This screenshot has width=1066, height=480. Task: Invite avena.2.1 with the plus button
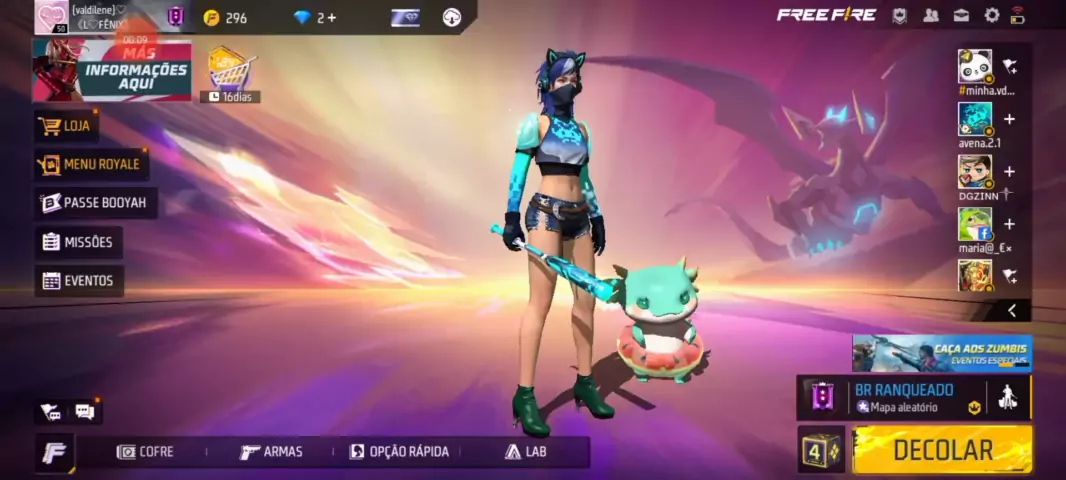1009,119
